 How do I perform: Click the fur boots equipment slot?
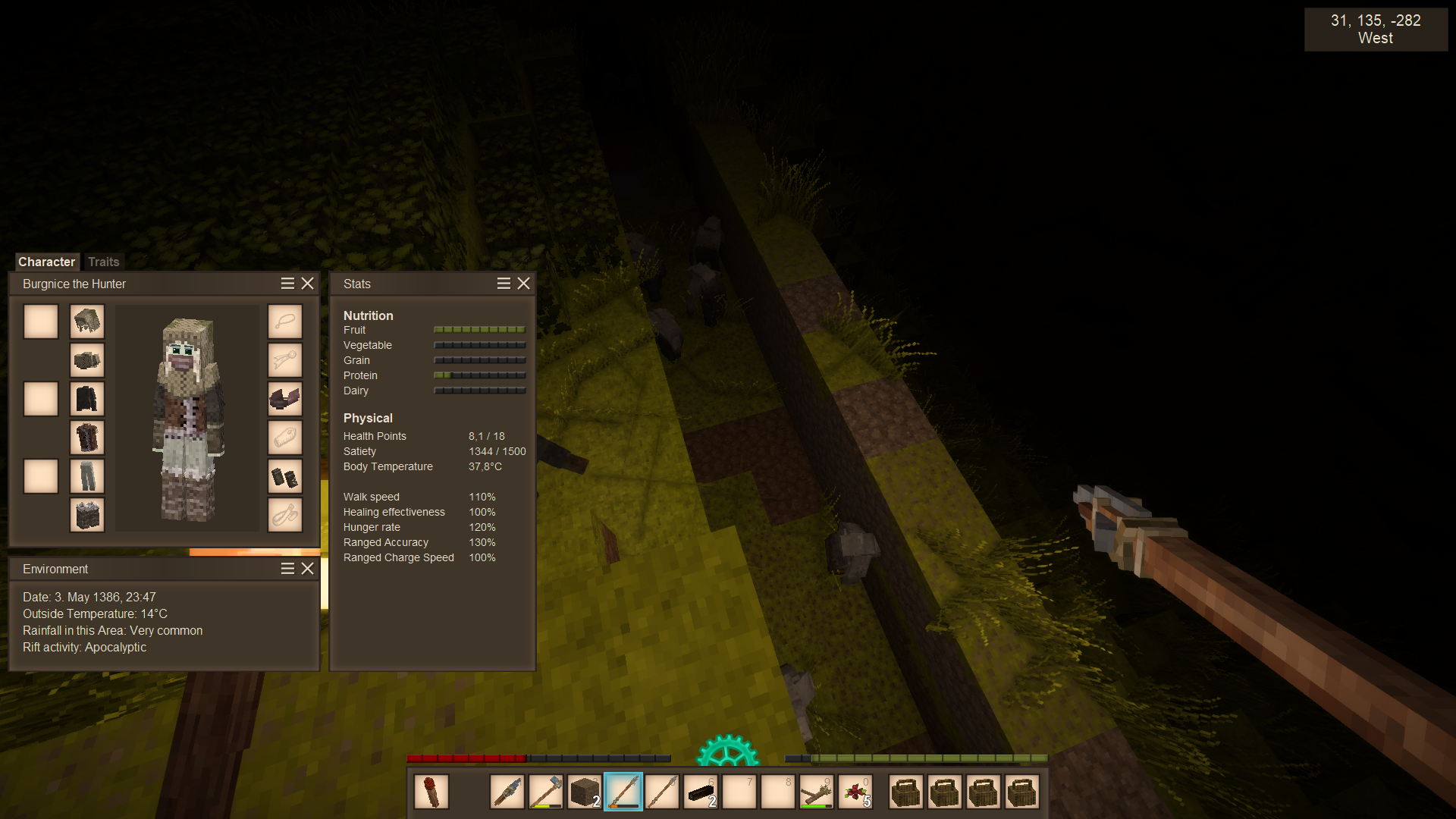[87, 515]
